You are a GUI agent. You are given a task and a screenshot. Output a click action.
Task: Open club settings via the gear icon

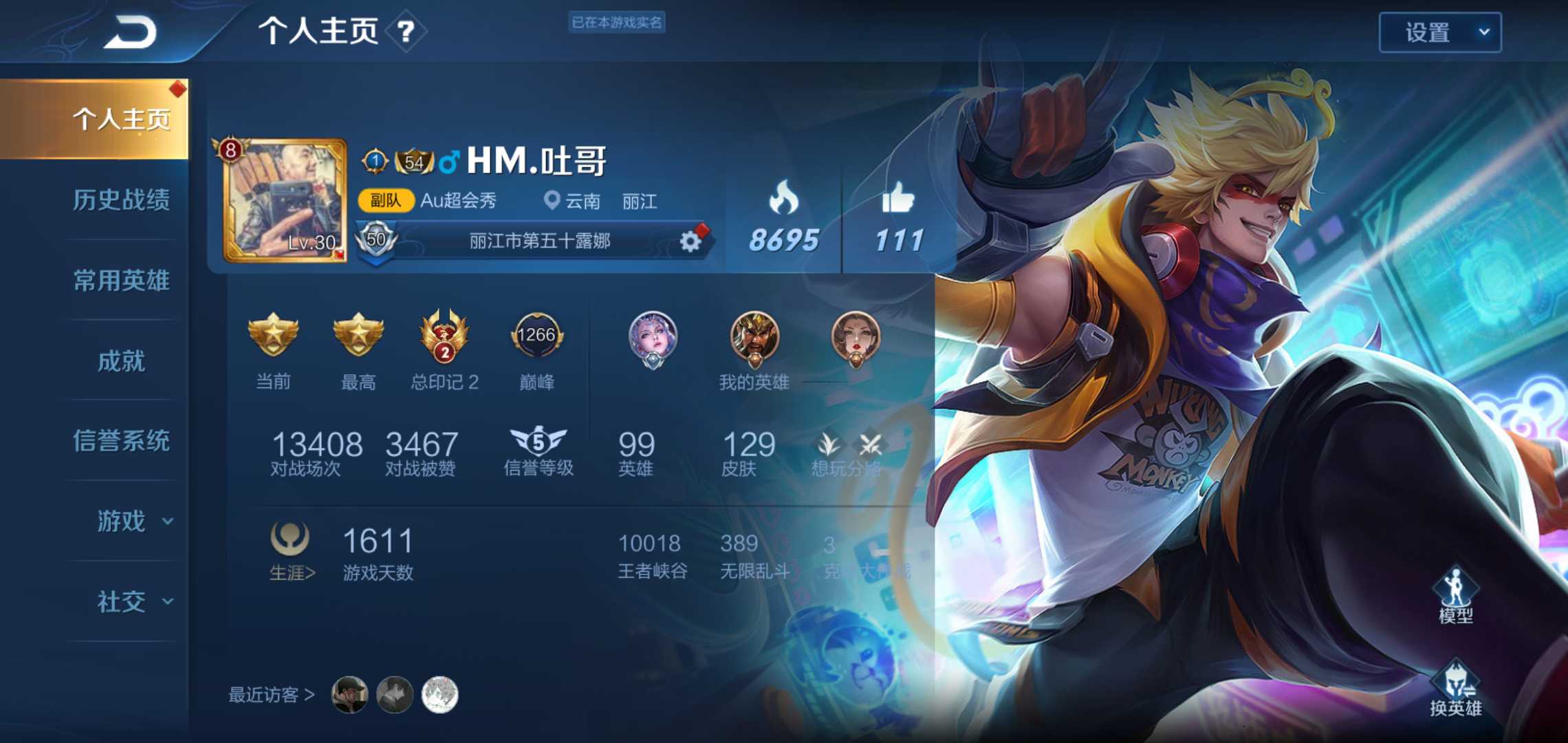691,240
